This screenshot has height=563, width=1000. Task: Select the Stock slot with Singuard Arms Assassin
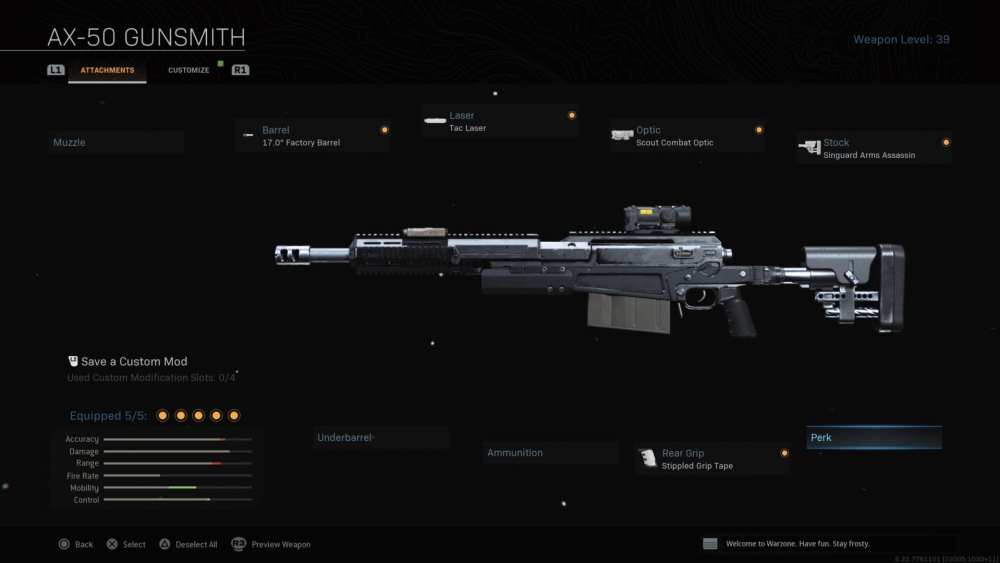874,148
